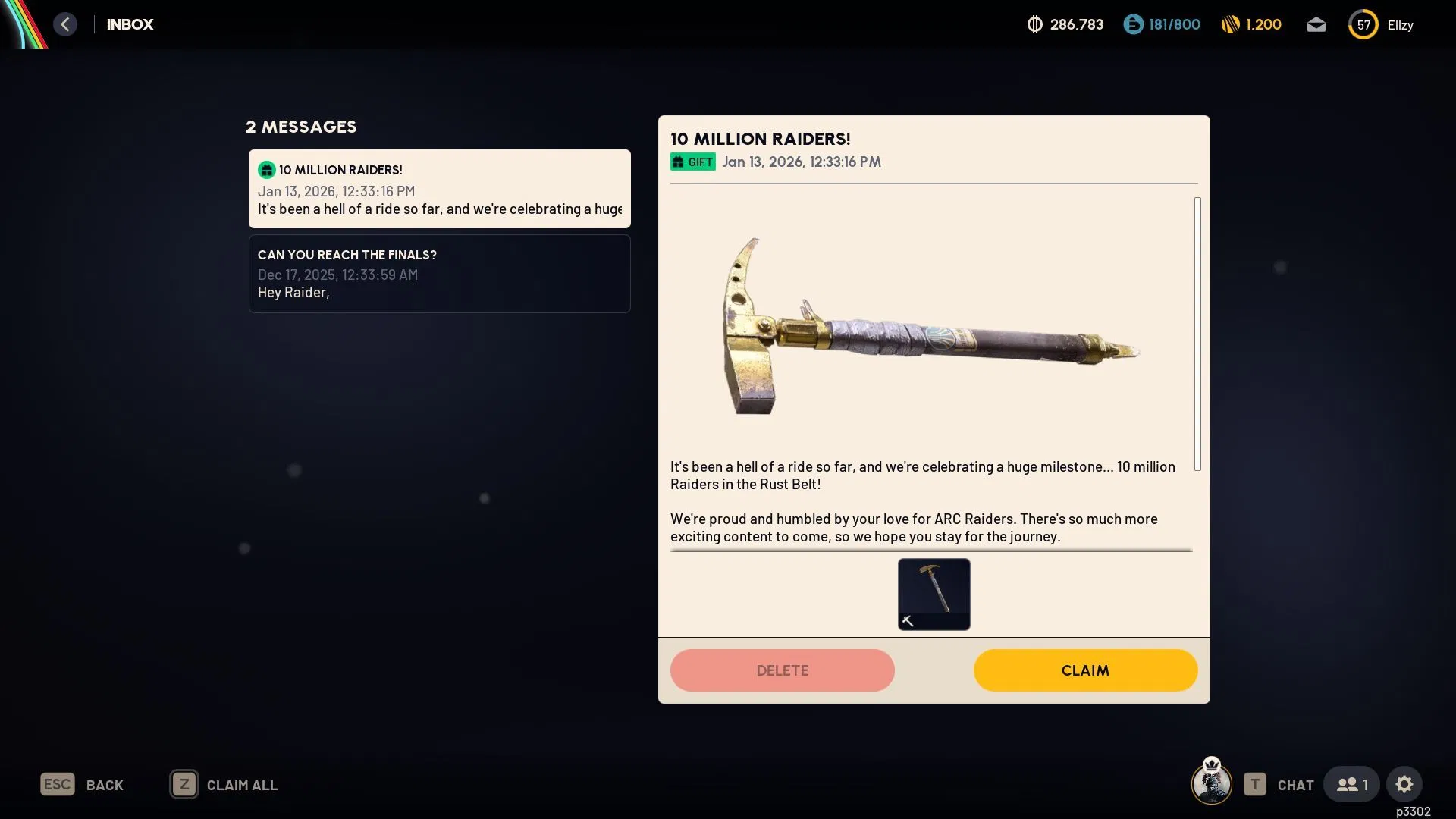Click the player avatar portrait
This screenshot has height=819, width=1456.
click(x=1211, y=783)
